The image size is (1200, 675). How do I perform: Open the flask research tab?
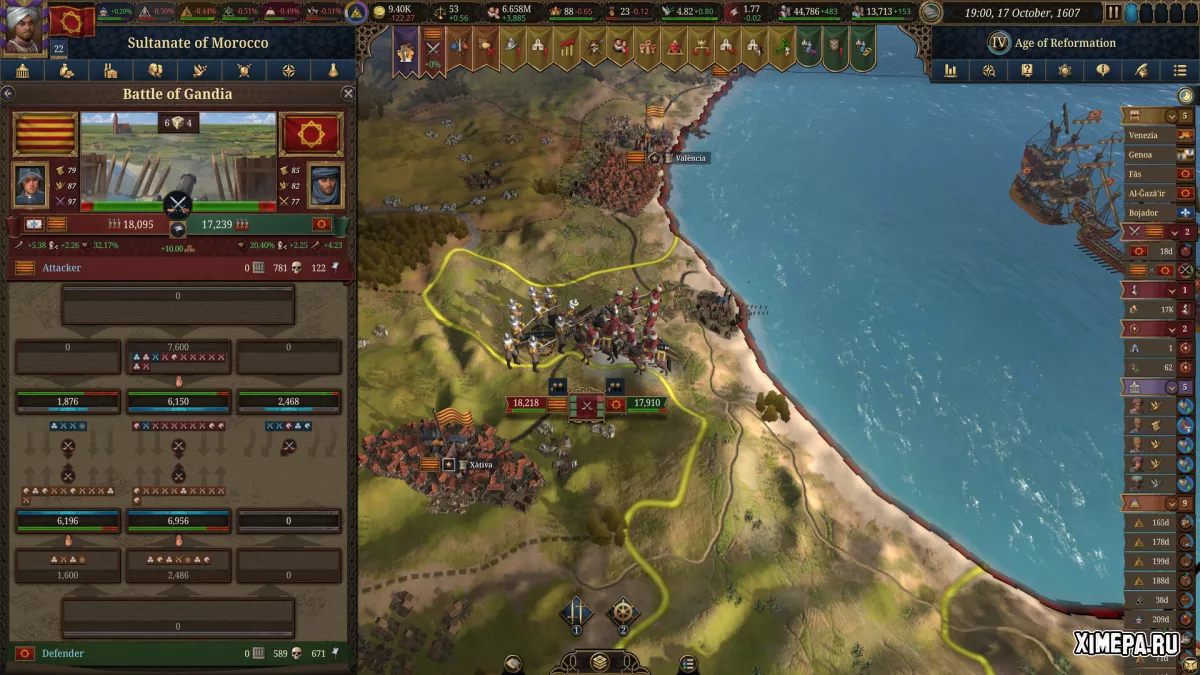(x=333, y=71)
